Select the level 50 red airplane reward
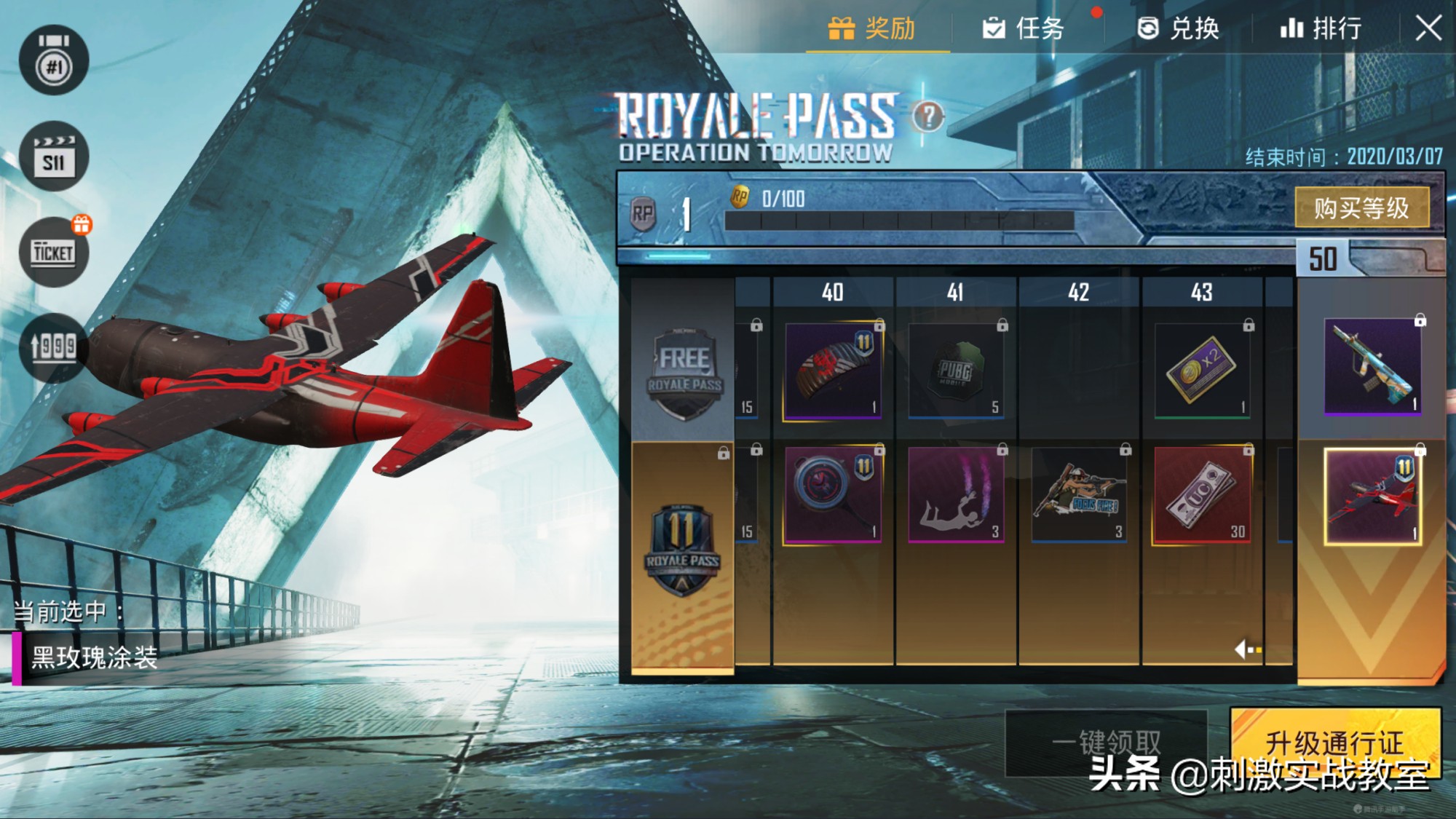 pos(1372,496)
